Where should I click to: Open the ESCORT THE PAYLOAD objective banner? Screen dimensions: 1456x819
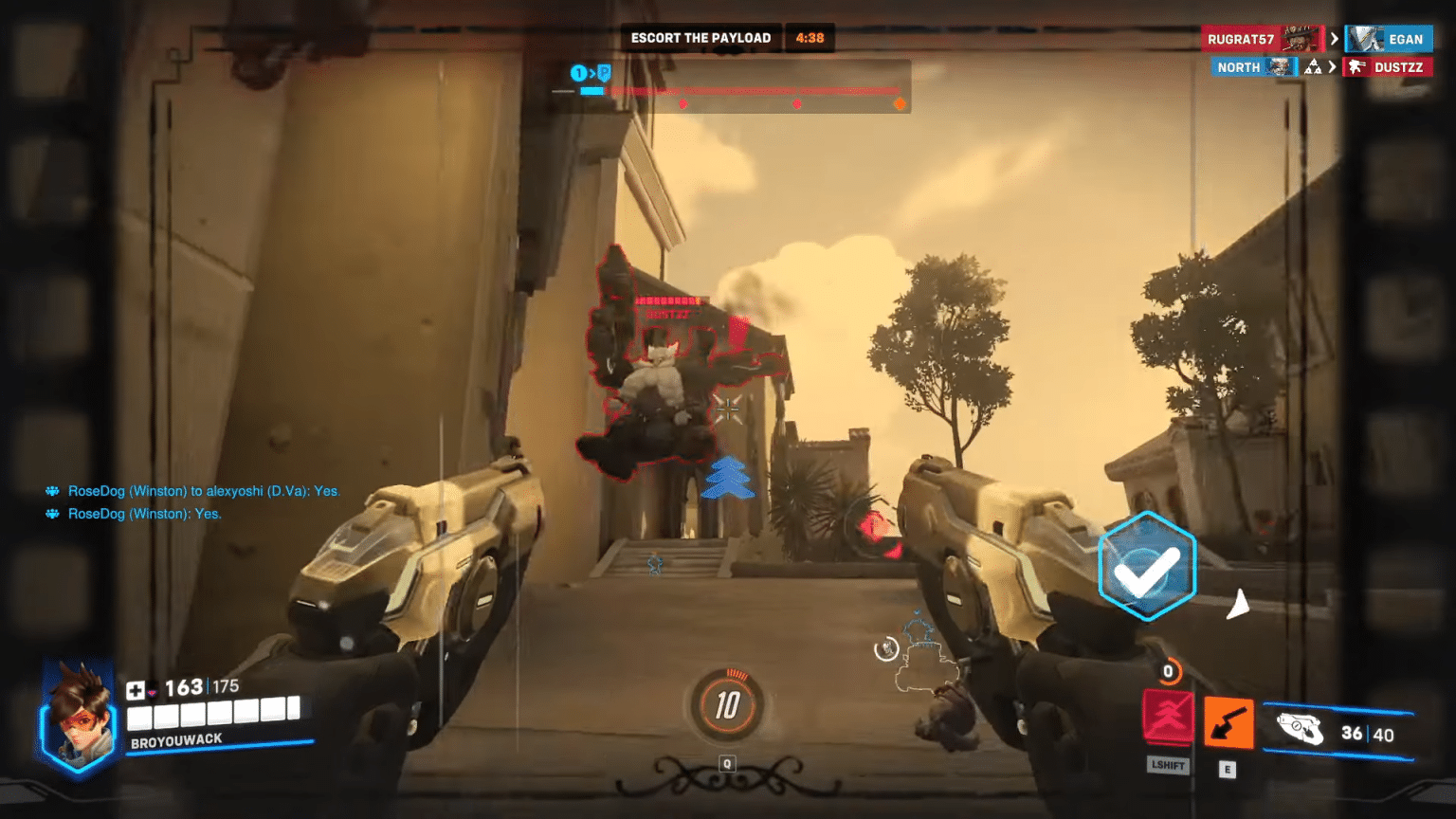coord(701,38)
